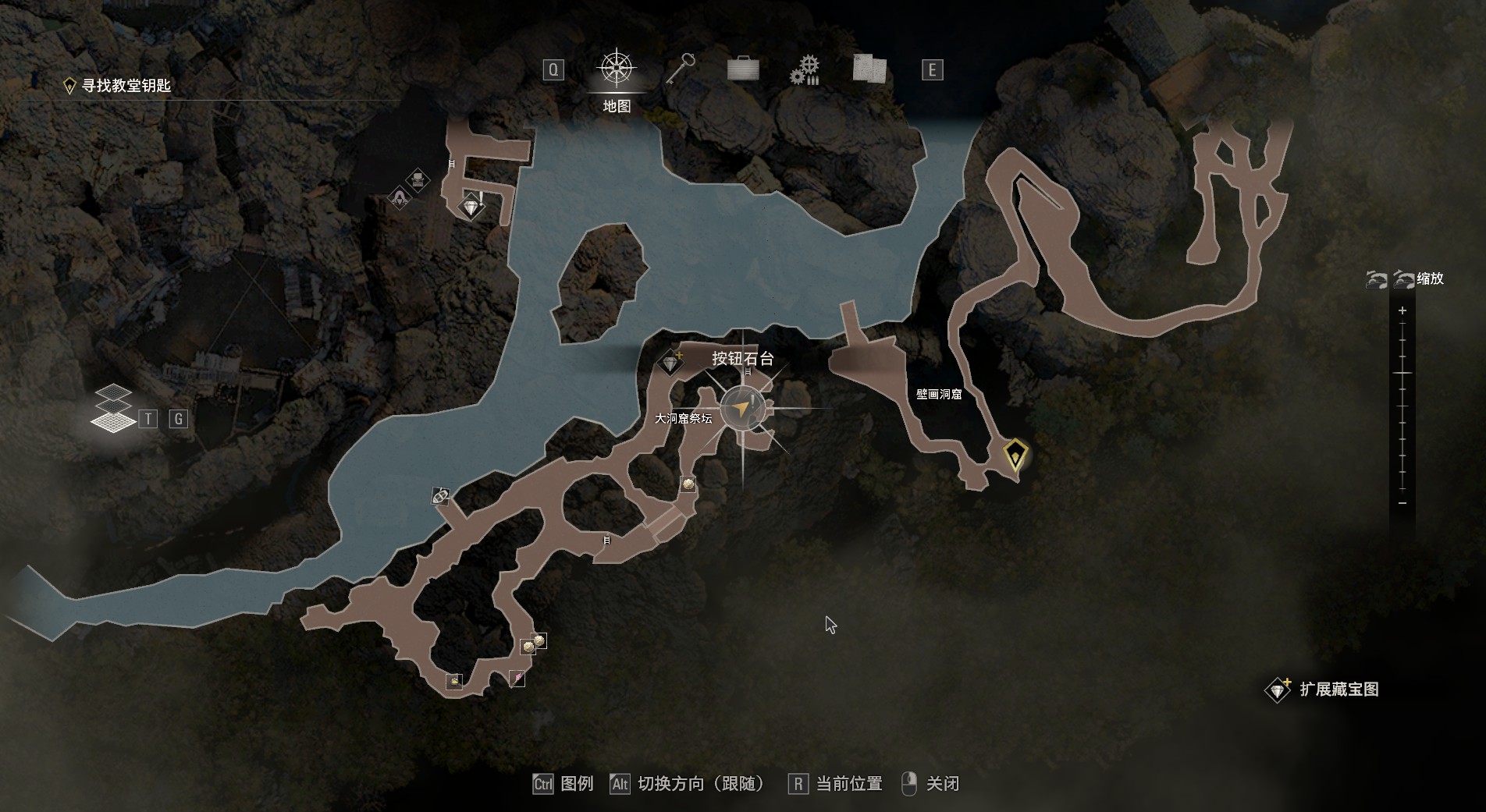Close the map with 关闭
The height and width of the screenshot is (812, 1486).
click(x=931, y=783)
